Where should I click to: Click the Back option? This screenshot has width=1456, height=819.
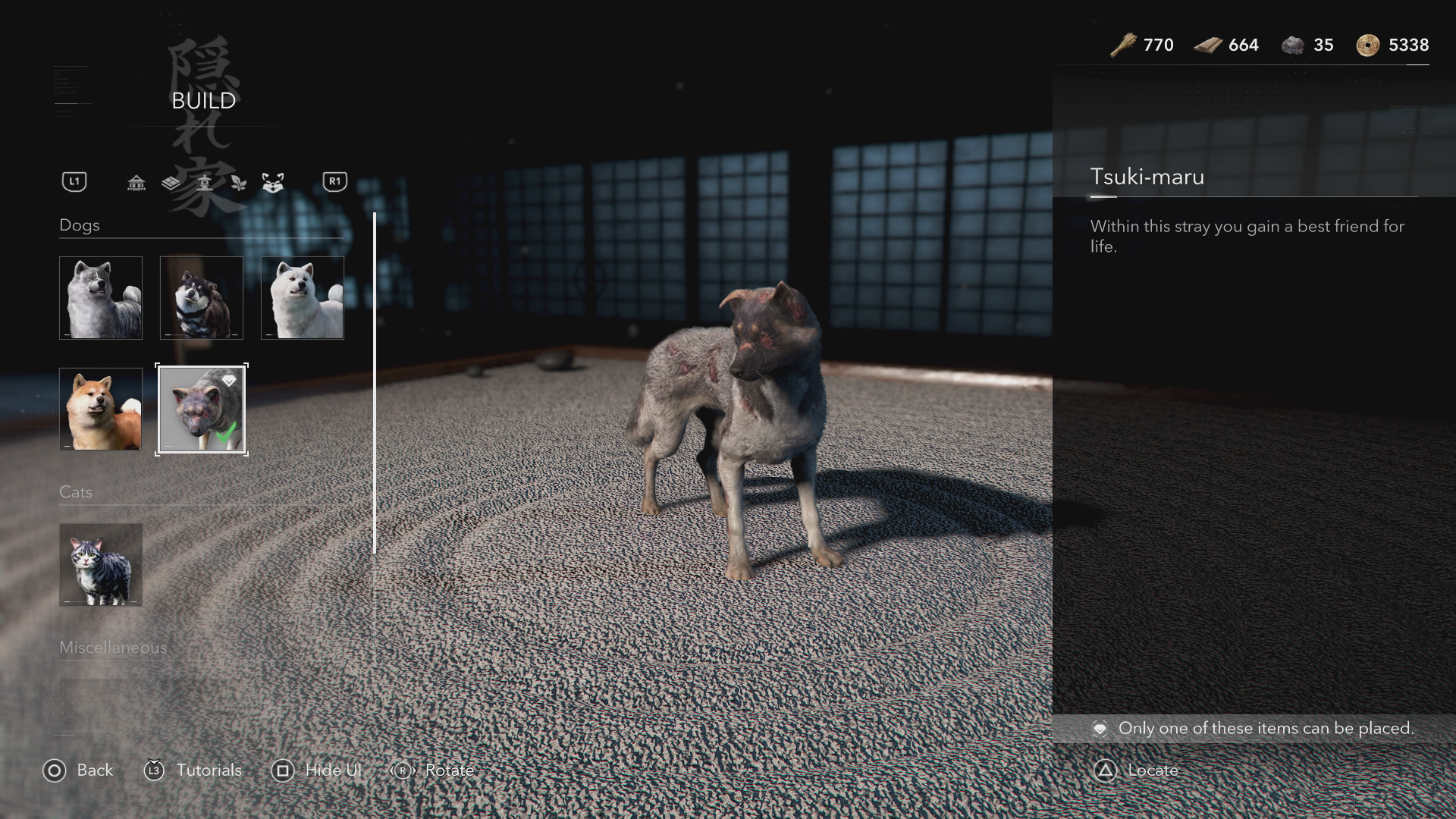[x=78, y=770]
